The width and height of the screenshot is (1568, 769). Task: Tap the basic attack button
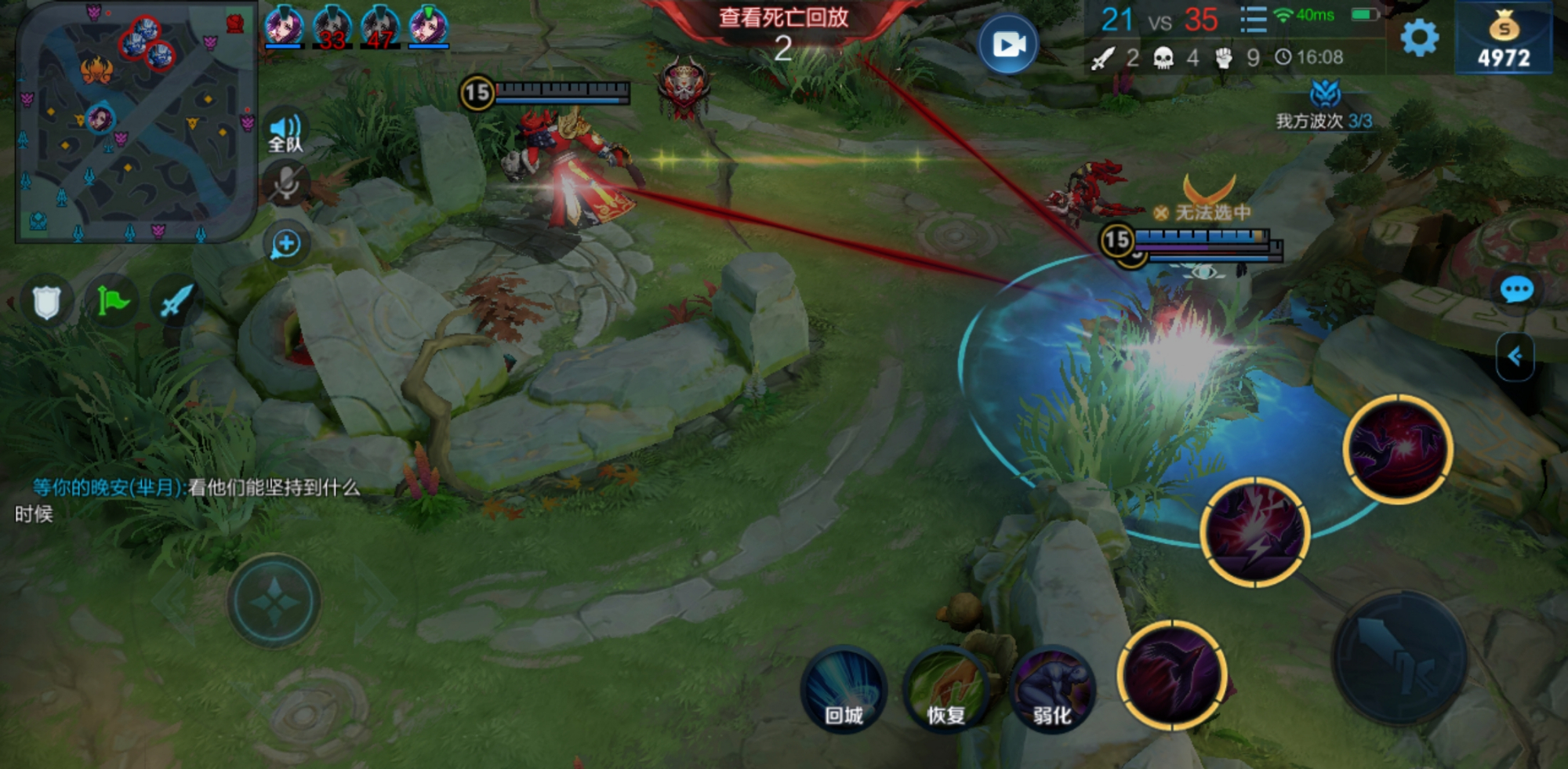[1399, 657]
